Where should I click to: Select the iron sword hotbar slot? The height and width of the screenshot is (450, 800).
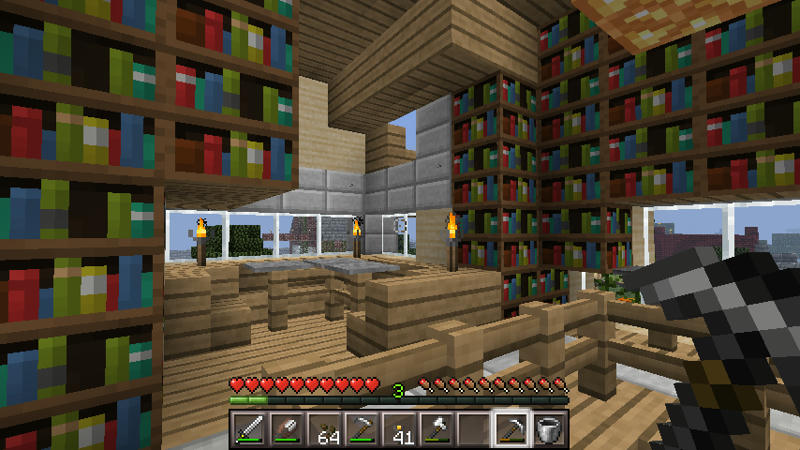click(x=248, y=428)
